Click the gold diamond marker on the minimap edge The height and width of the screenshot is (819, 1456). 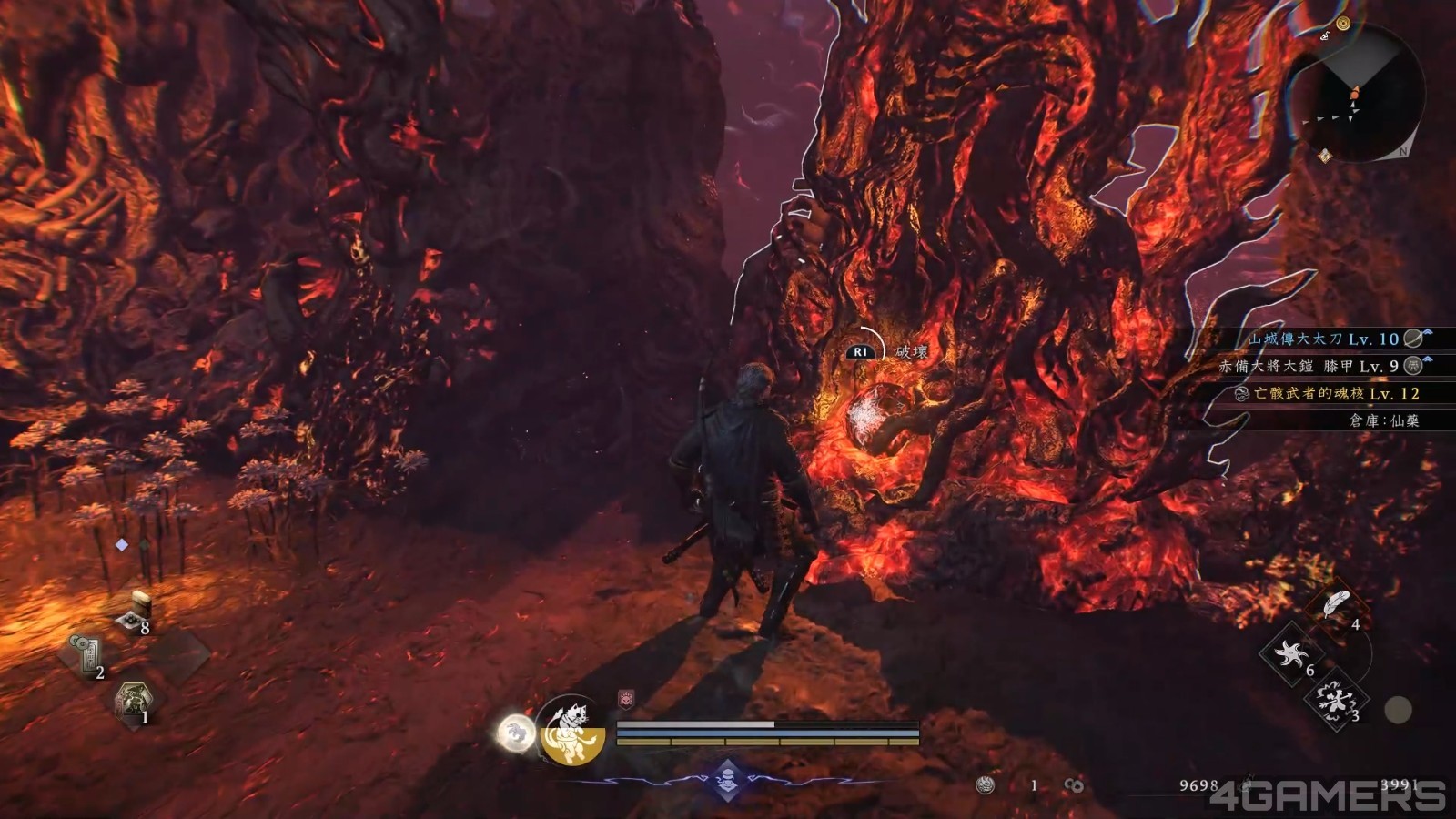[1325, 156]
